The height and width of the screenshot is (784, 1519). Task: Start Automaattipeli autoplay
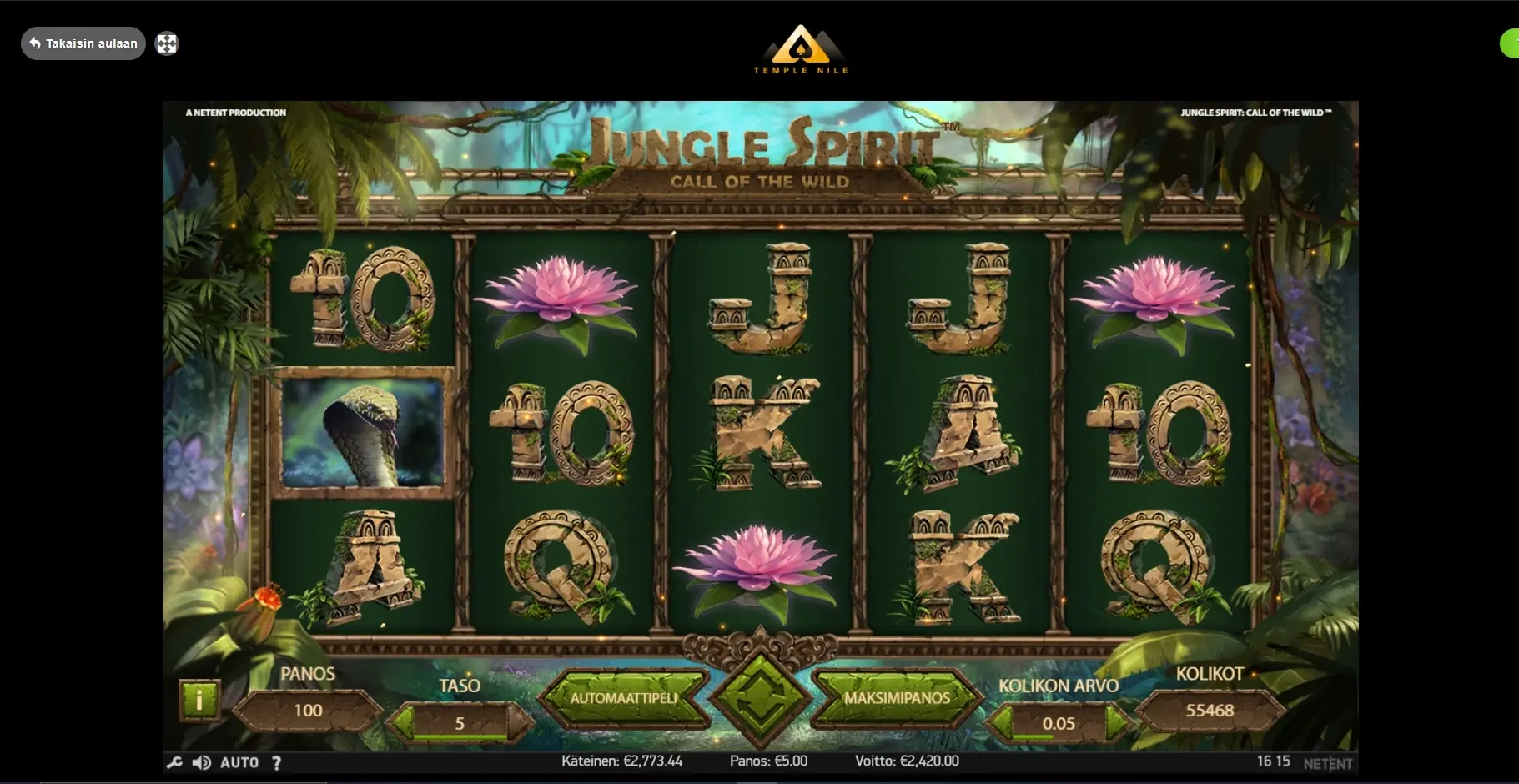coord(623,698)
